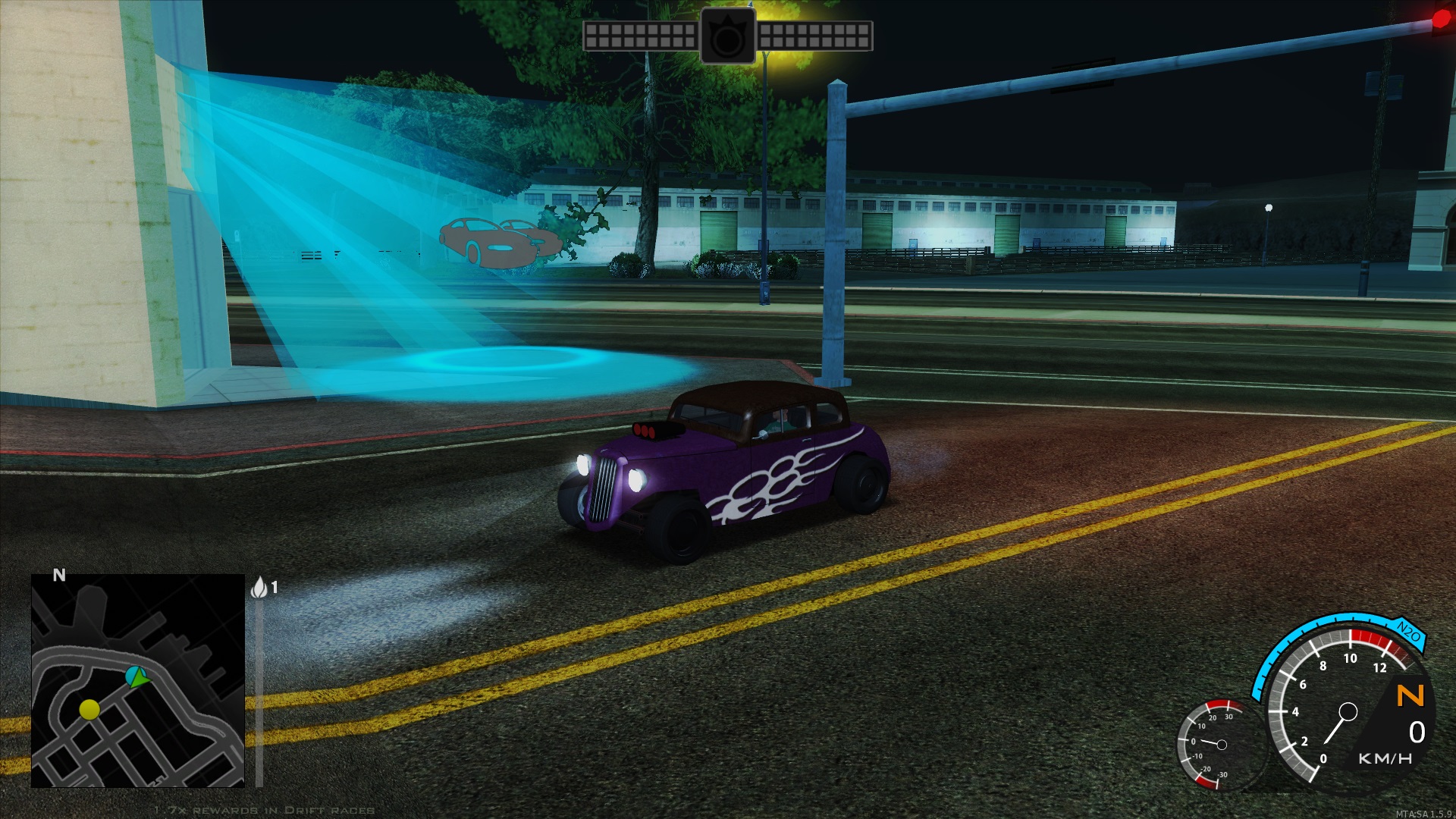The width and height of the screenshot is (1456, 819).
Task: Activate the nitro flame icon
Action: 259,587
